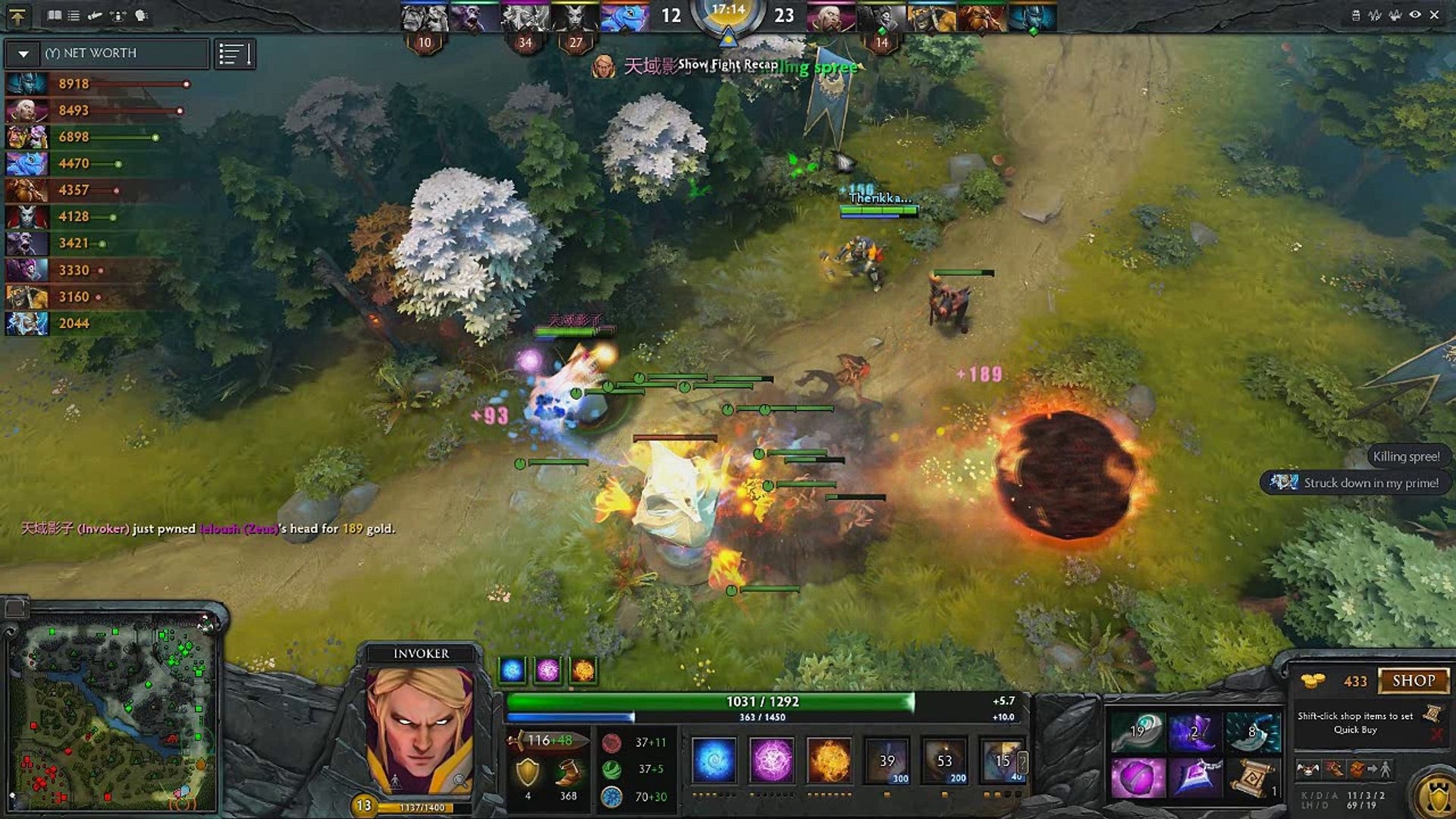Click the minimap
The image size is (1456, 819).
click(x=112, y=713)
